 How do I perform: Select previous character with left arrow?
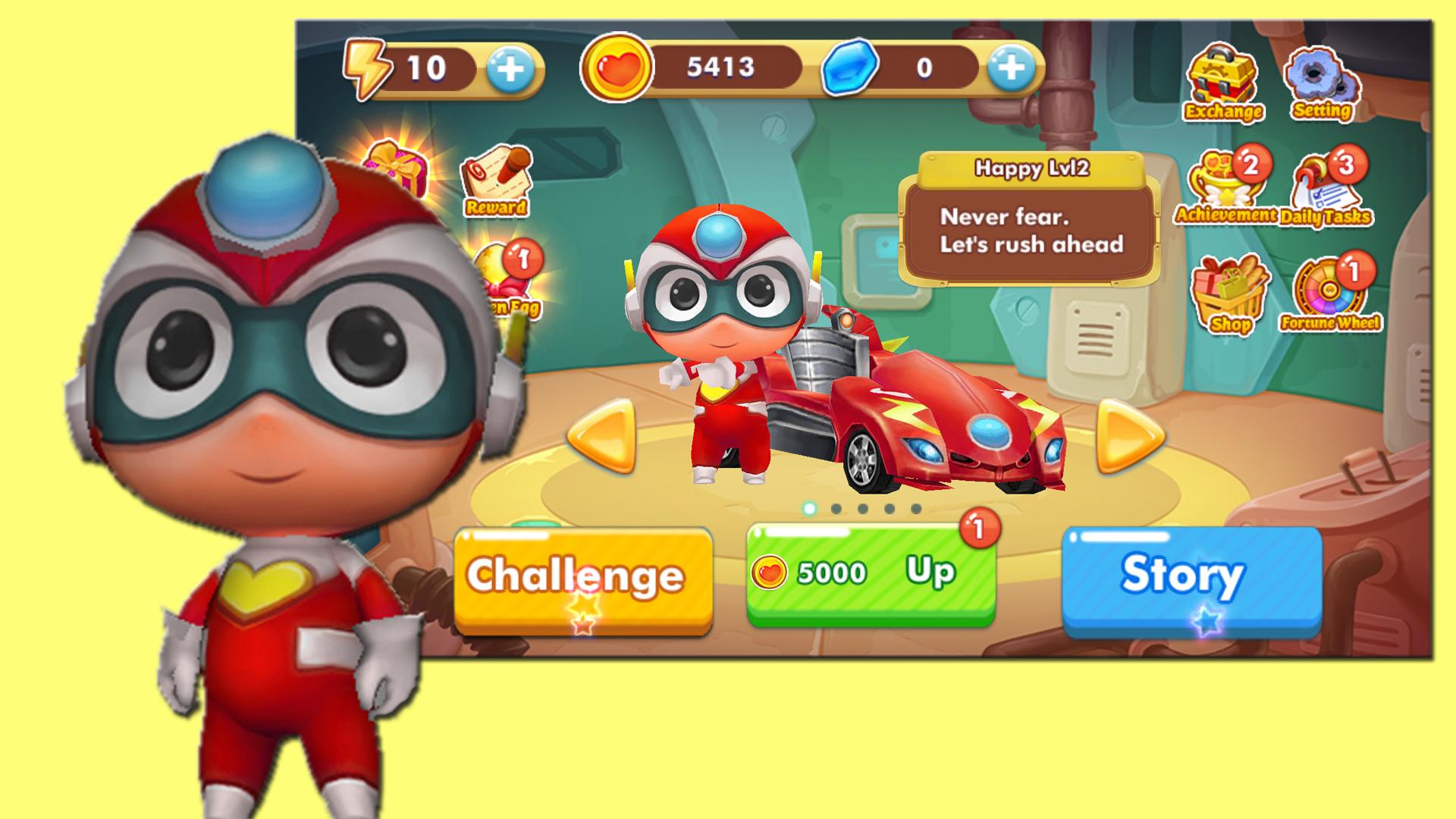tap(602, 437)
